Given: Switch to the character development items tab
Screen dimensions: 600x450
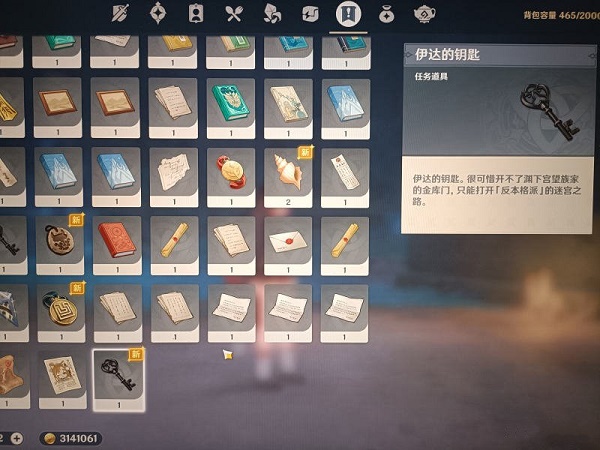Looking at the screenshot, I should click(x=196, y=14).
